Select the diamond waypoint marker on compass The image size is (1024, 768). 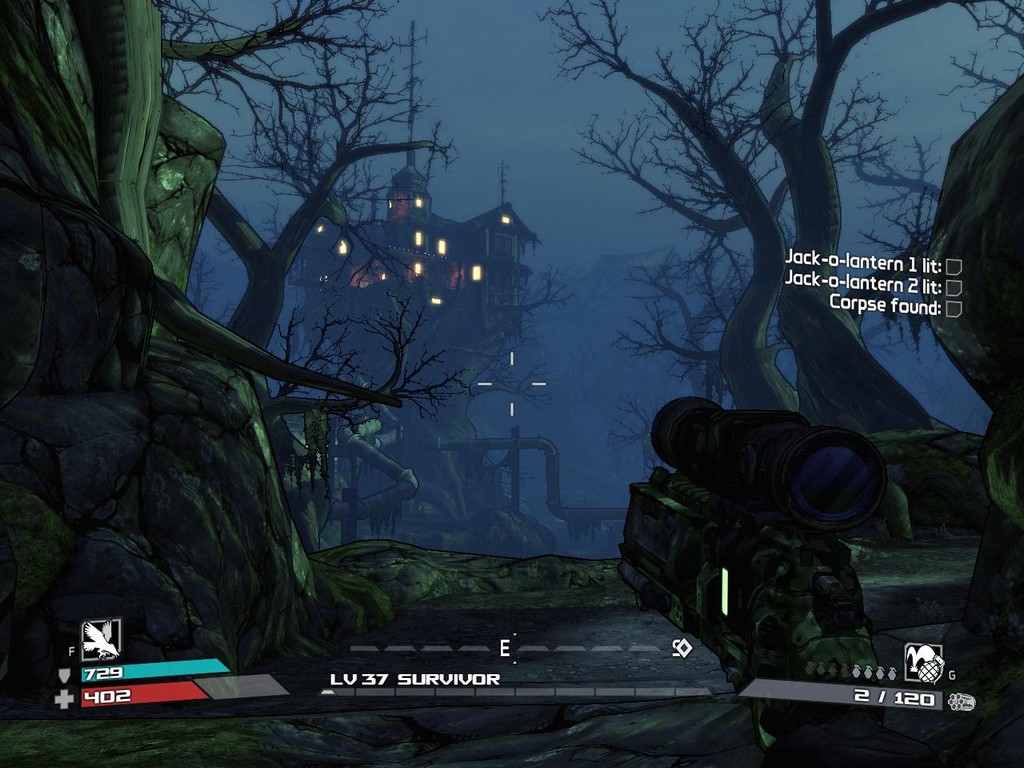682,648
